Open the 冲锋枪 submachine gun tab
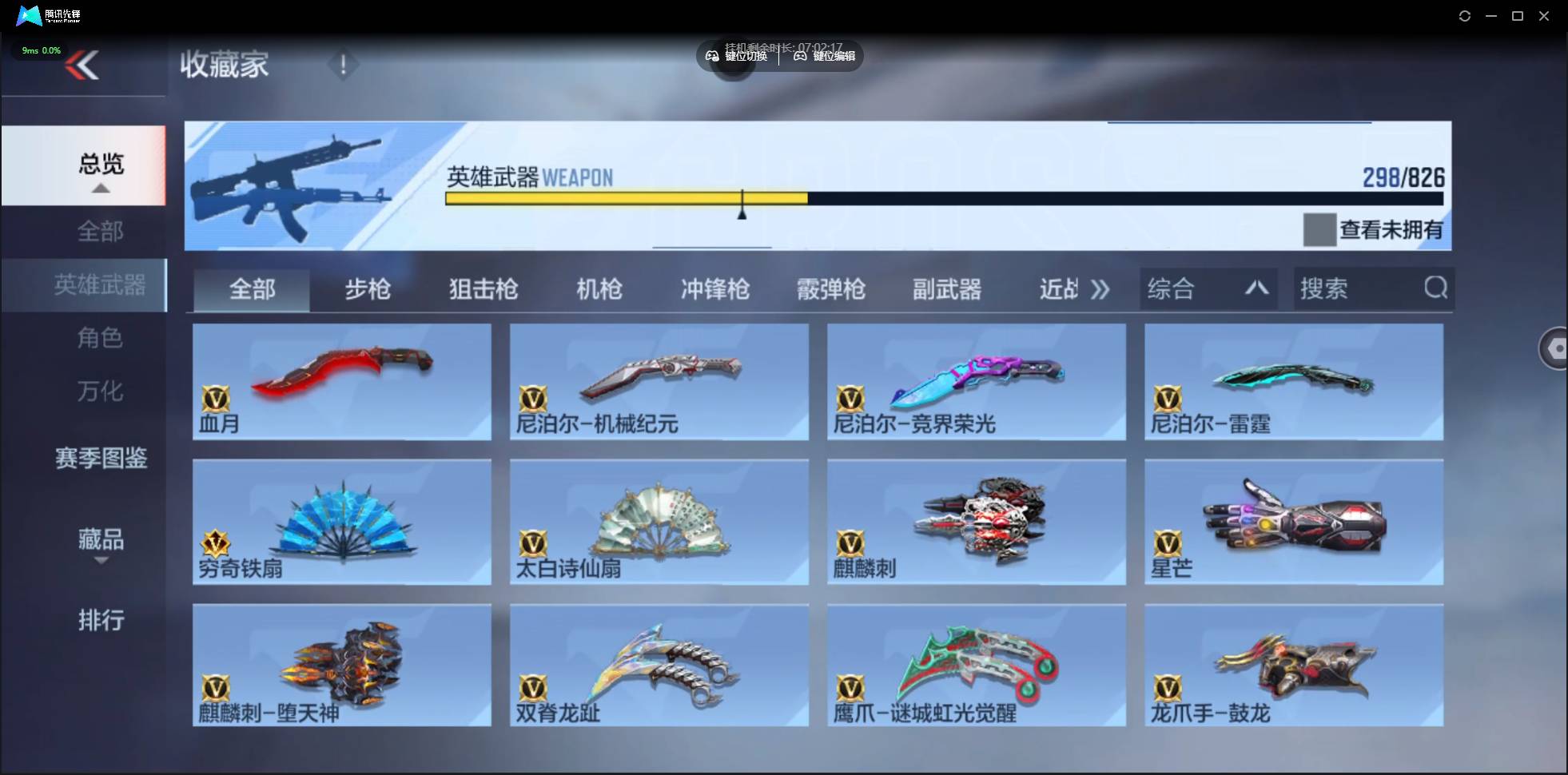 715,289
